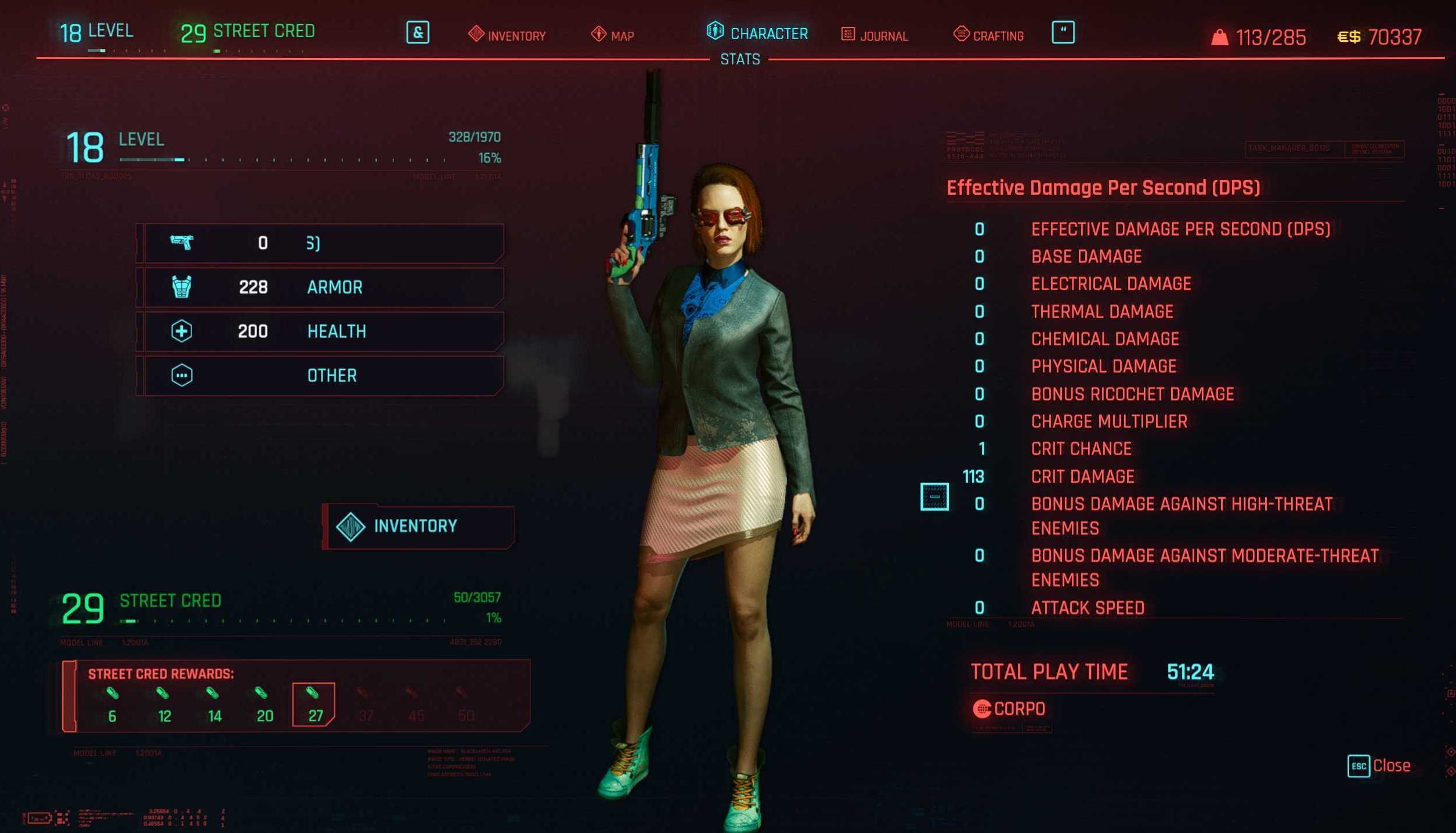Screen dimensions: 1456x833
Task: Open the Journal tab
Action: [x=875, y=35]
